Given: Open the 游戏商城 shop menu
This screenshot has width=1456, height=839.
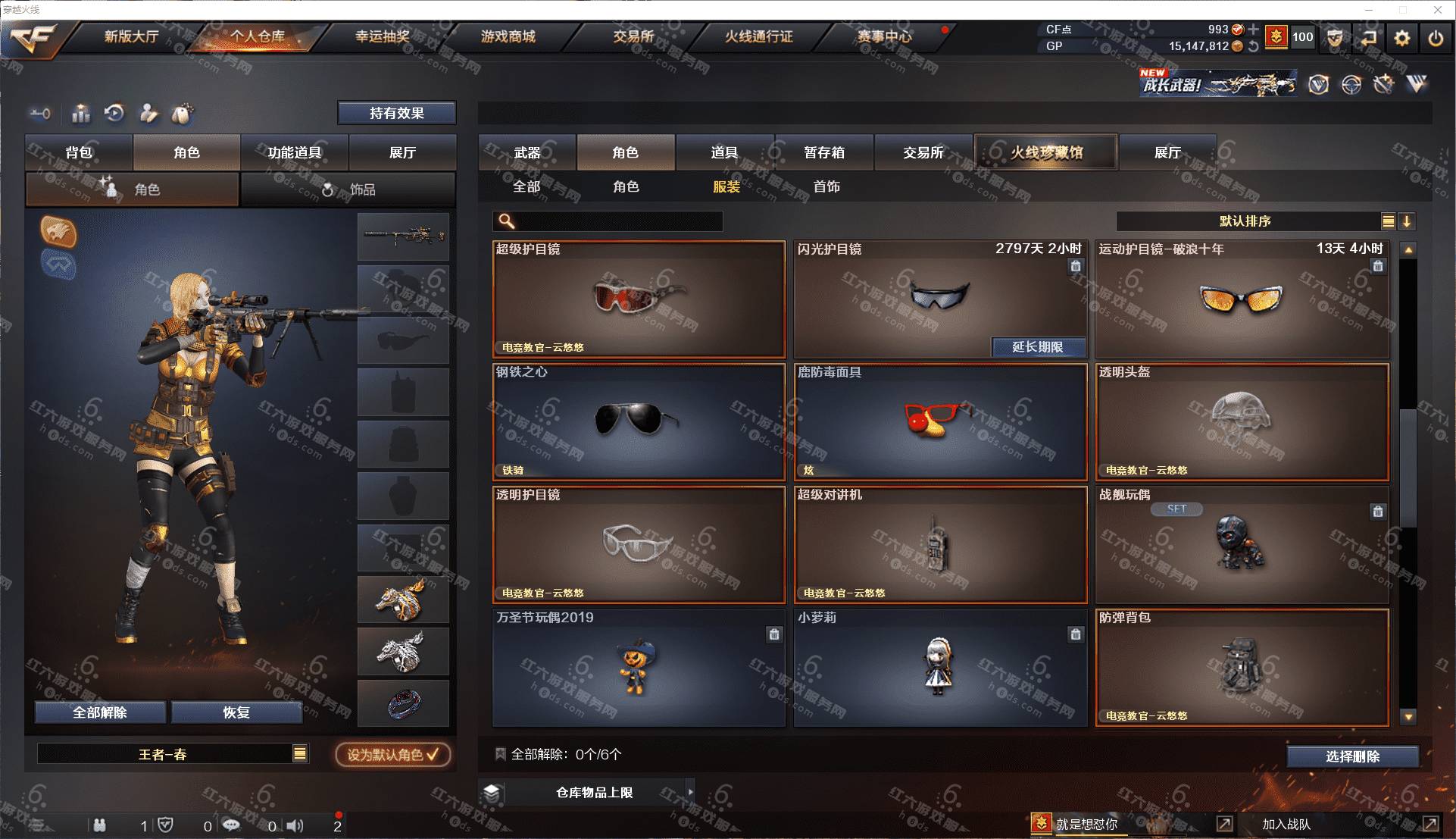Looking at the screenshot, I should tap(508, 36).
